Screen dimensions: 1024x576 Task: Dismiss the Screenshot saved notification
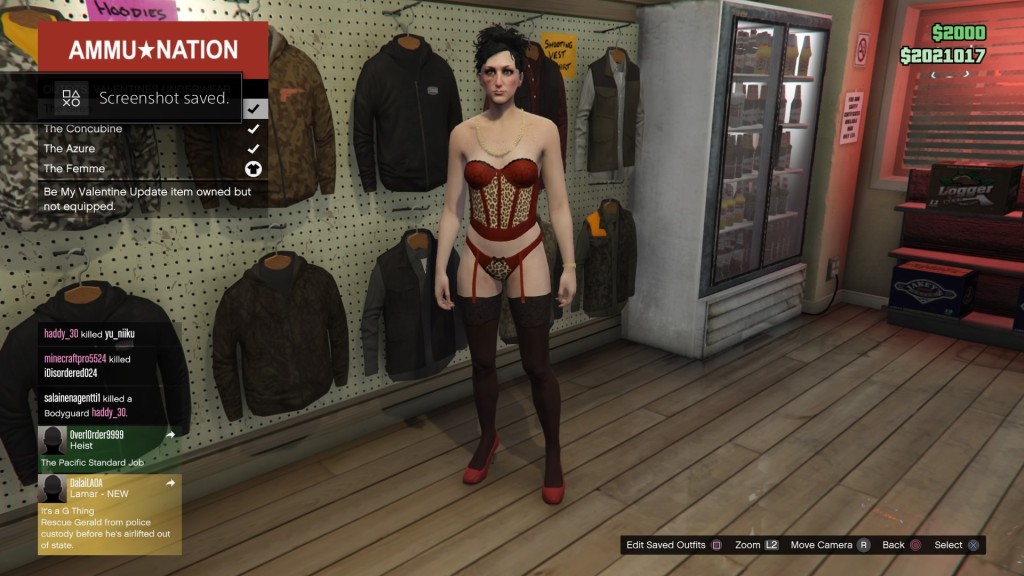[x=140, y=98]
